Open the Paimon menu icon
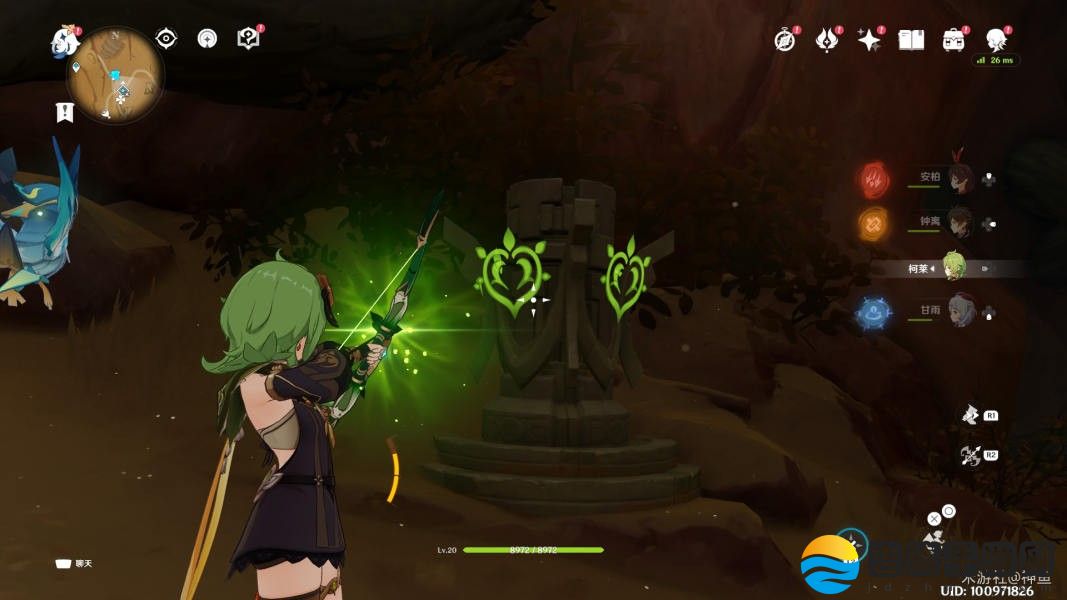 click(x=65, y=42)
